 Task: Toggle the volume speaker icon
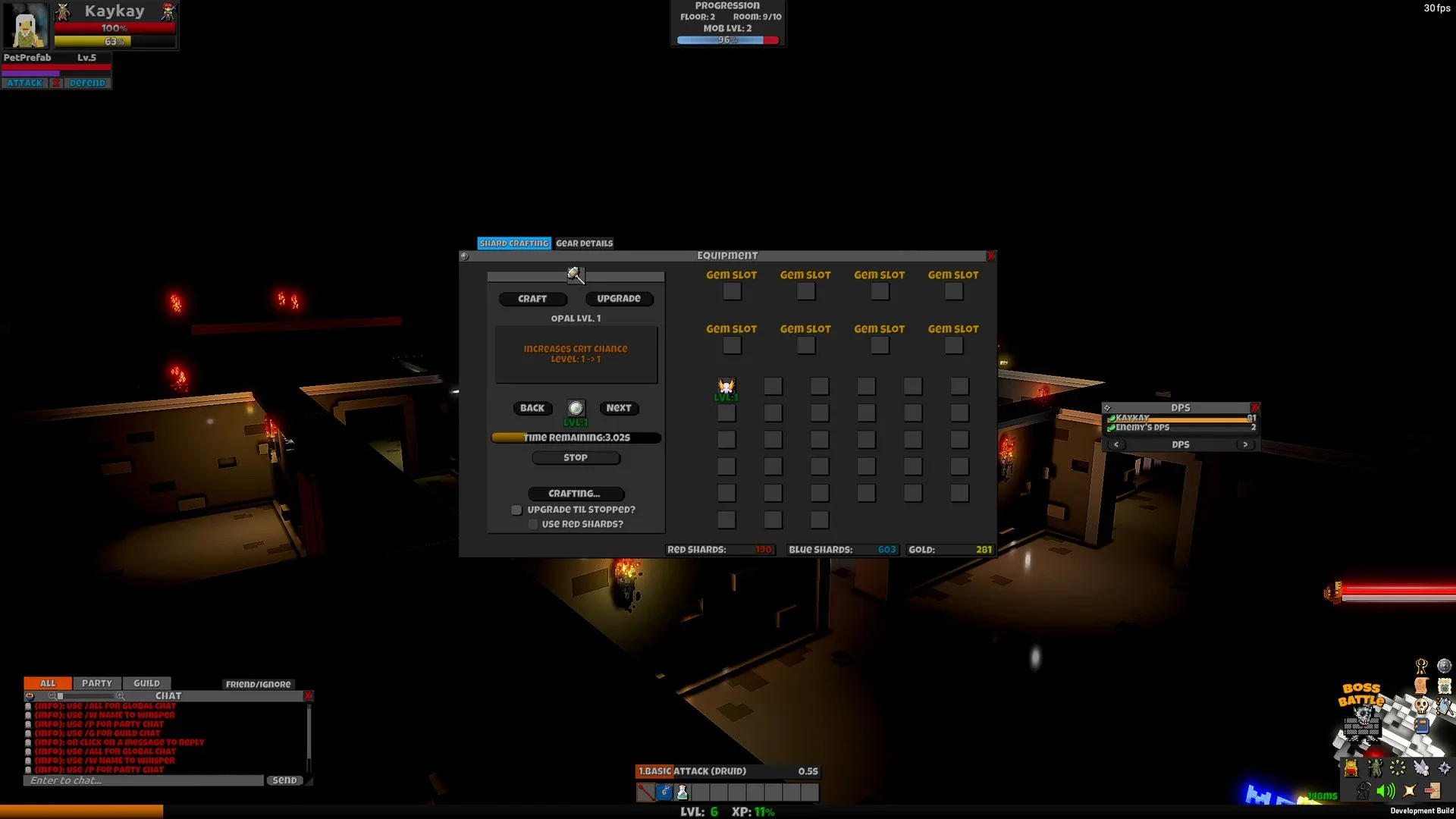coord(1385,790)
